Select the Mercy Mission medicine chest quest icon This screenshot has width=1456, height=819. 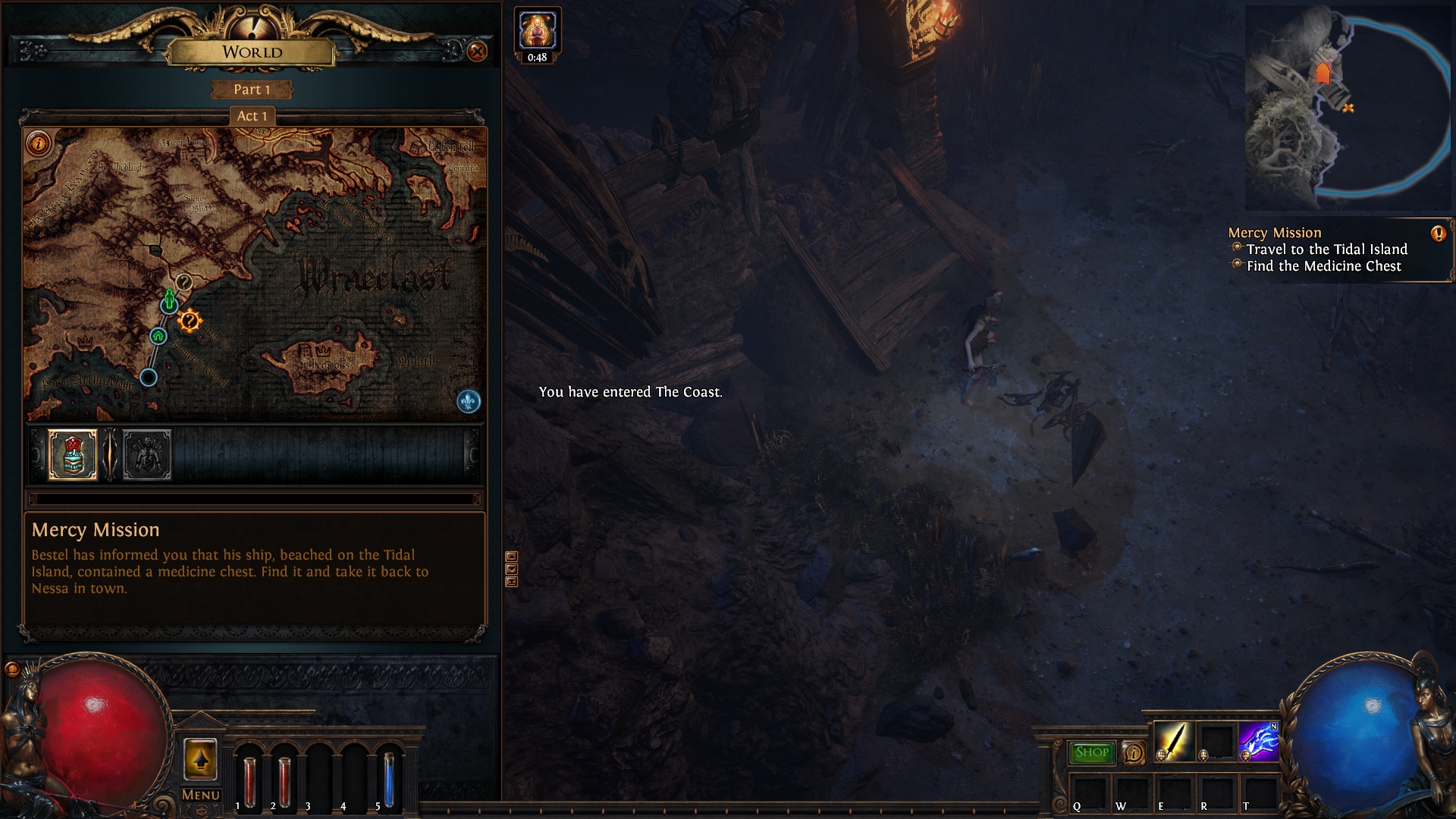[73, 454]
